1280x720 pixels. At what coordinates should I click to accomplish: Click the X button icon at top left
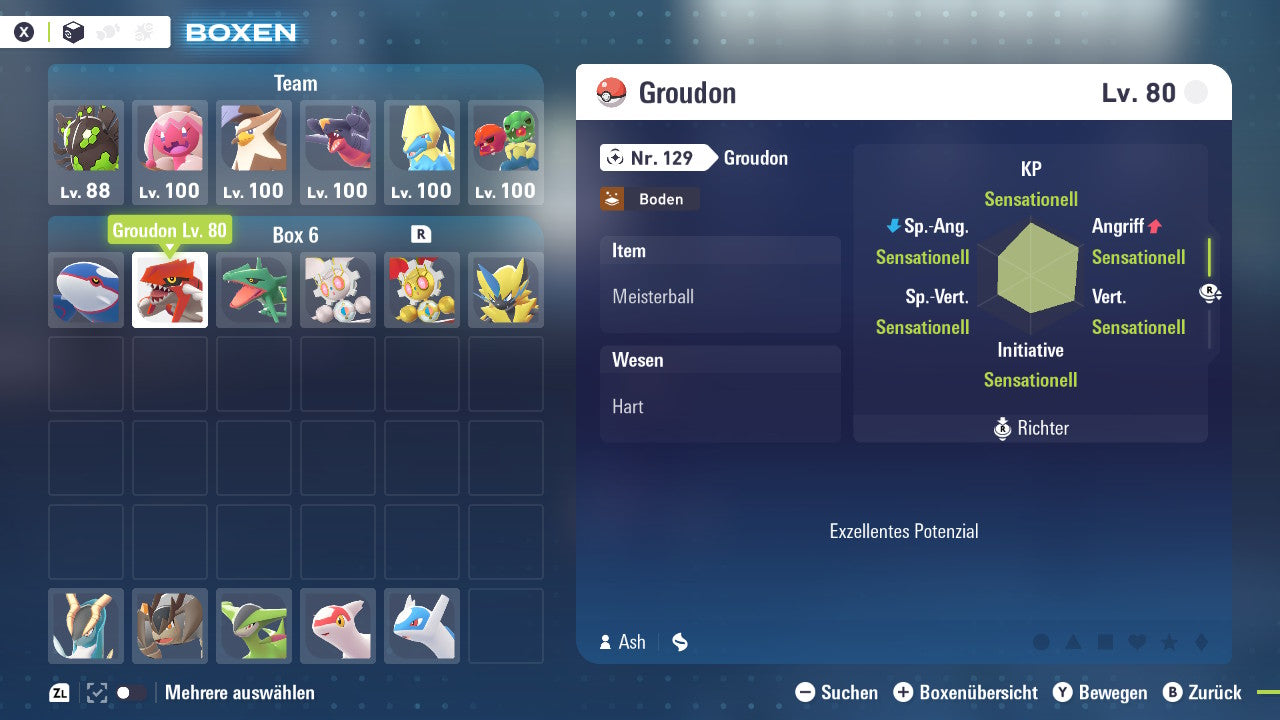coord(24,31)
